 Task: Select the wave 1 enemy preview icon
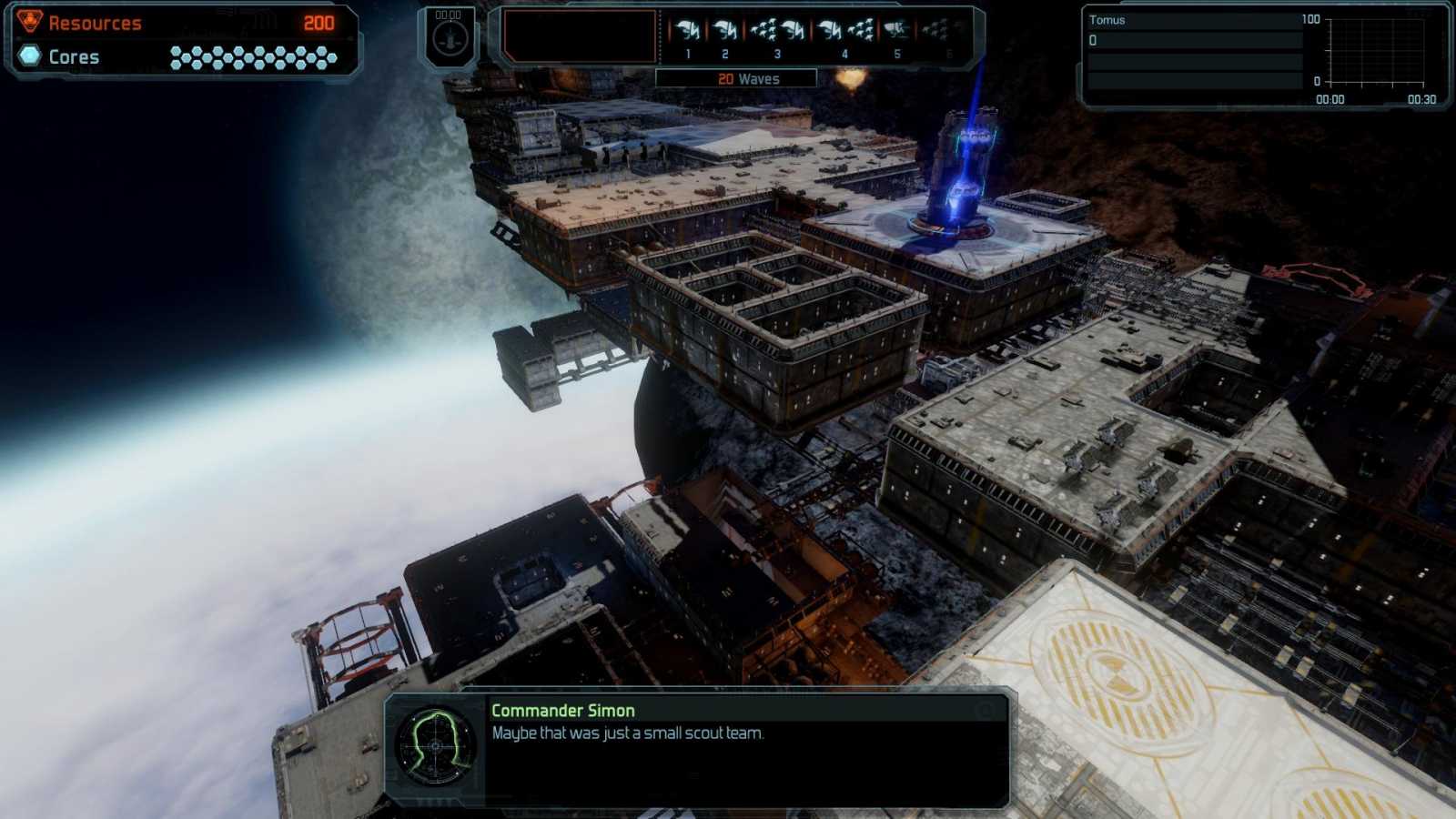point(688,31)
